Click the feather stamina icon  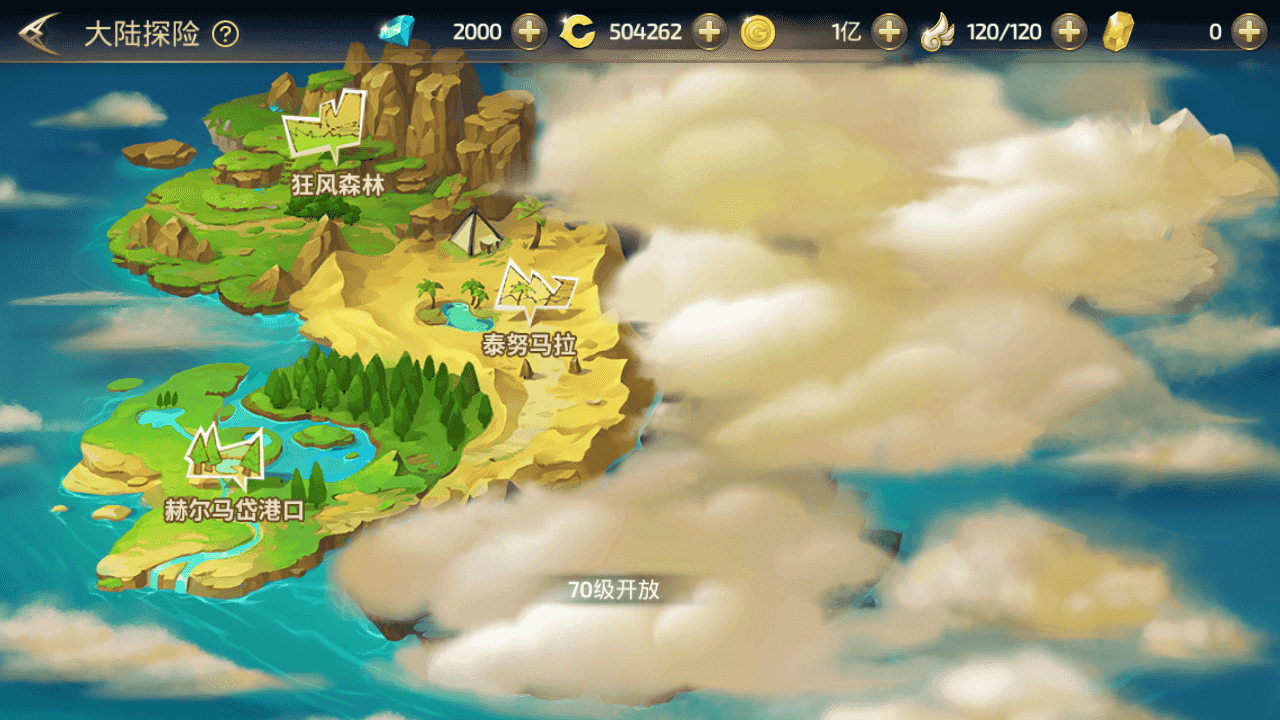pos(938,31)
